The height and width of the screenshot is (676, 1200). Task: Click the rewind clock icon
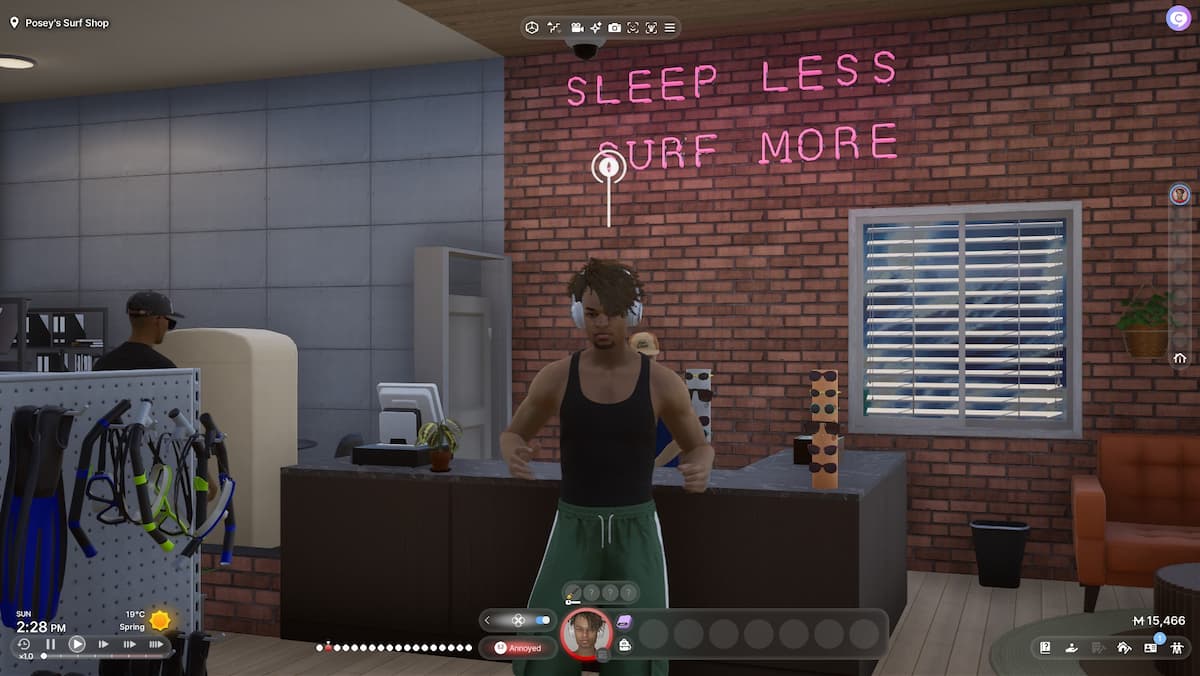pos(25,645)
